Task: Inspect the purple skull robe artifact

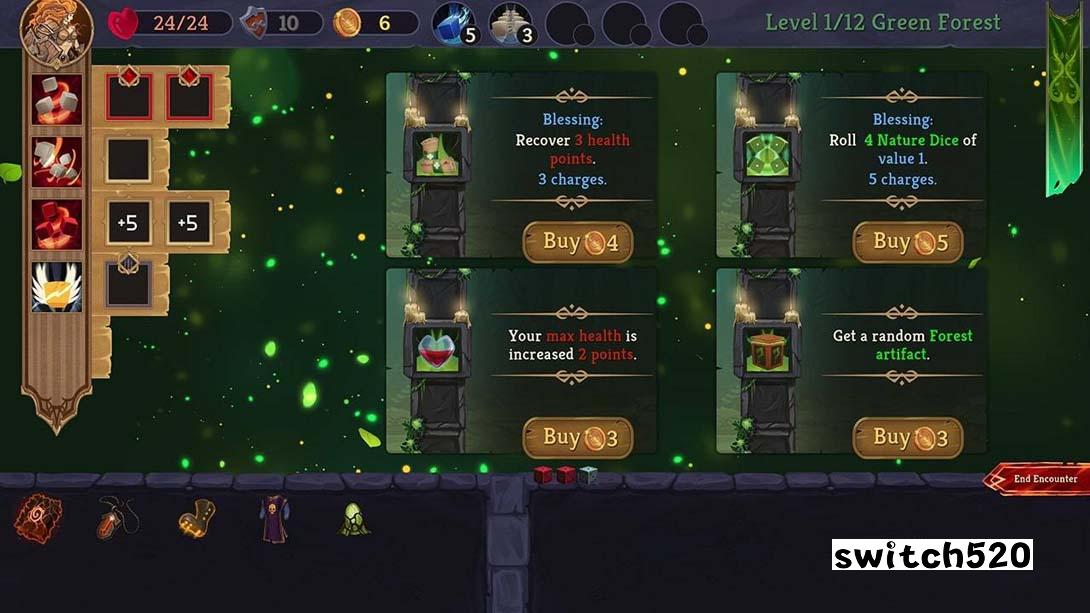Action: click(274, 519)
